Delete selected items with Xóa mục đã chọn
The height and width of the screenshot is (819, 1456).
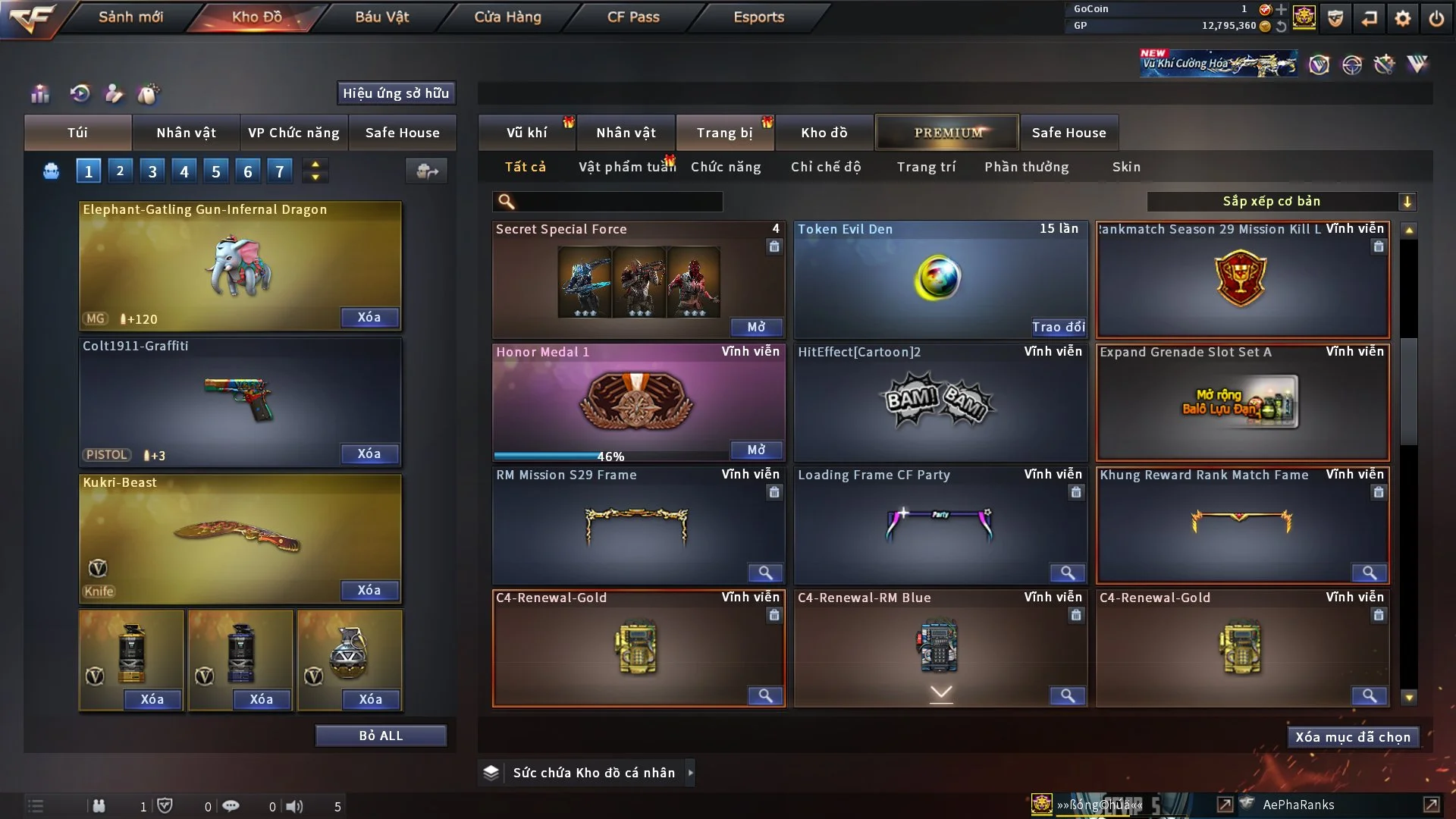(x=1353, y=737)
